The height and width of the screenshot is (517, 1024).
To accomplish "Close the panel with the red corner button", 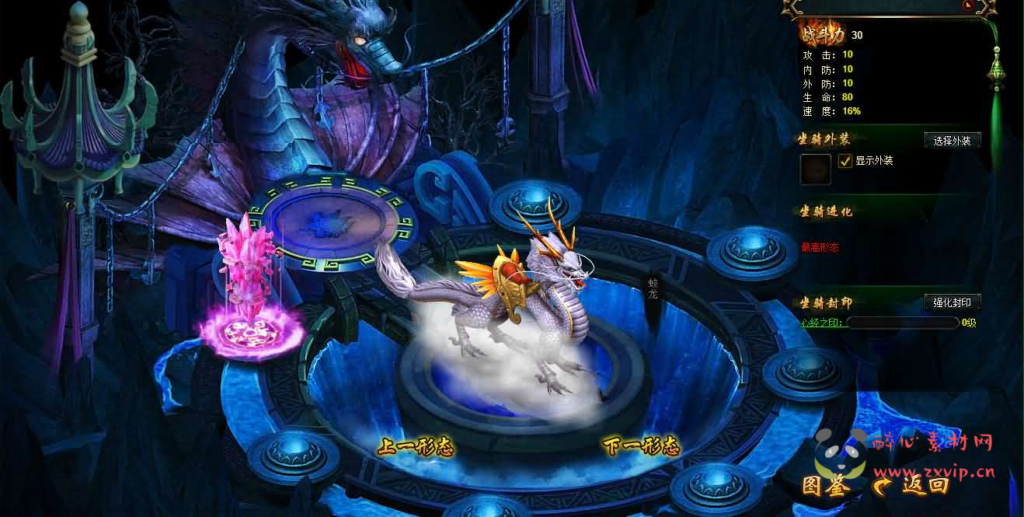I will point(969,6).
